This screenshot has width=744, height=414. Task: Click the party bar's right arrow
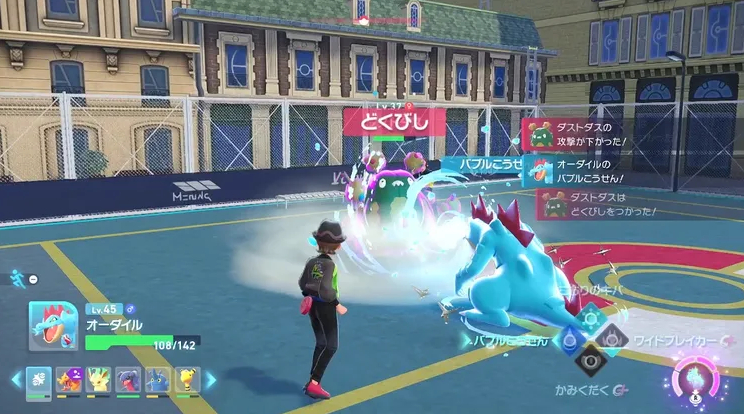pos(211,380)
